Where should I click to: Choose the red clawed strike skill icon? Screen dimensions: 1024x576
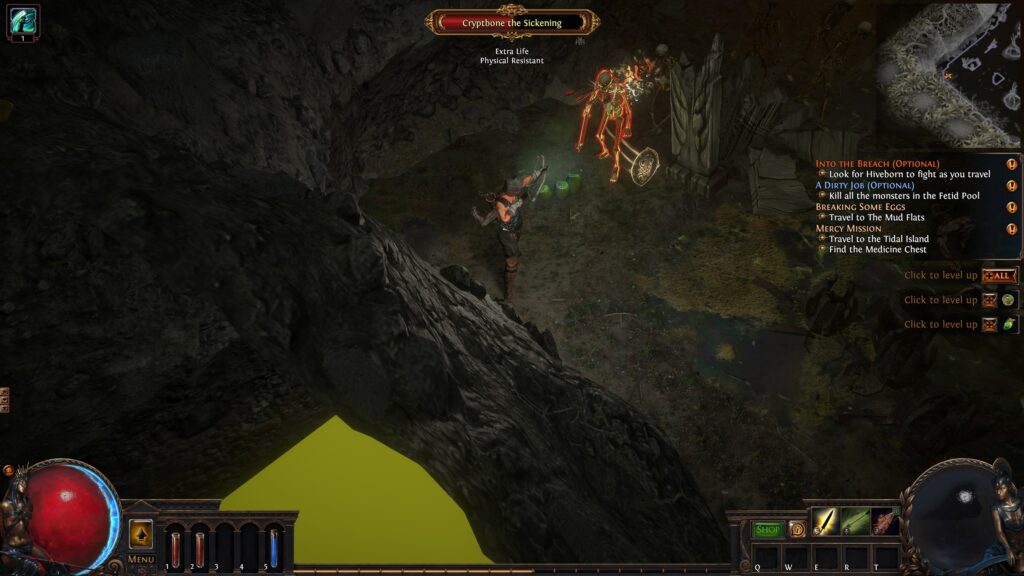885,522
